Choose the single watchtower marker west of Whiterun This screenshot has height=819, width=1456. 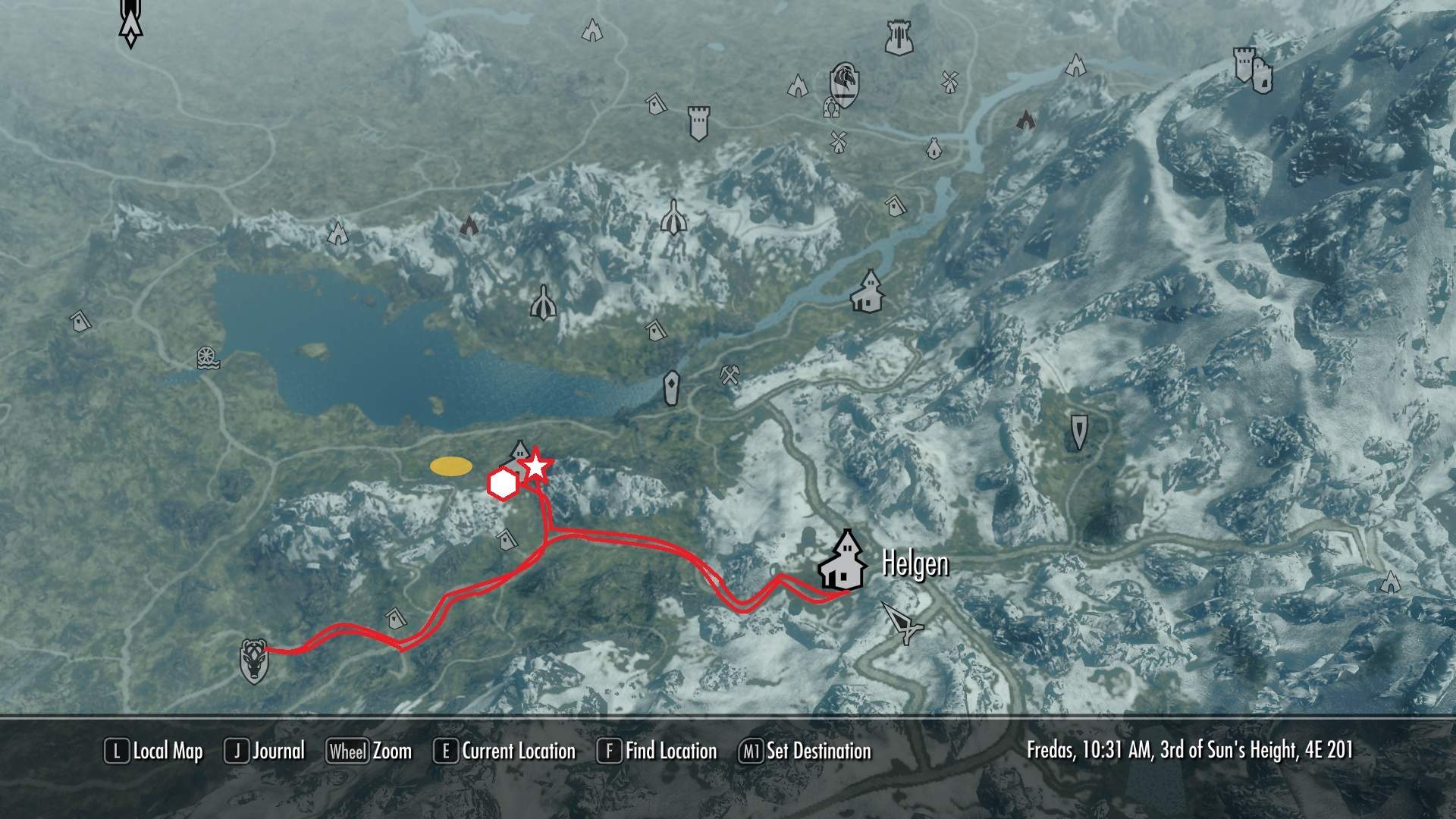(698, 122)
